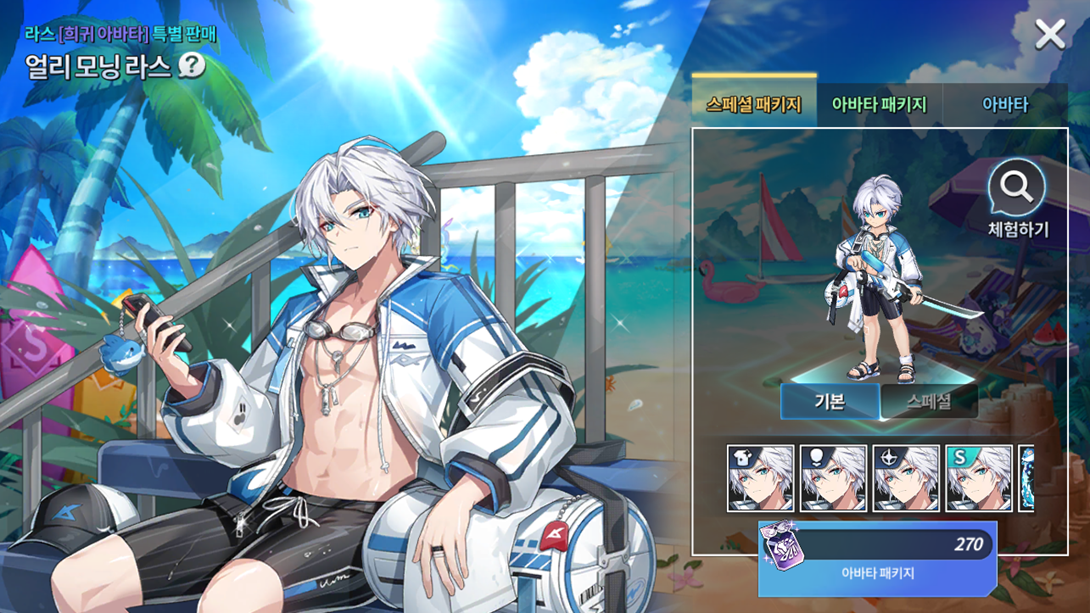Switch to the 스페셜 패키지 tab
Viewport: 1090px width, 613px height.
[754, 104]
